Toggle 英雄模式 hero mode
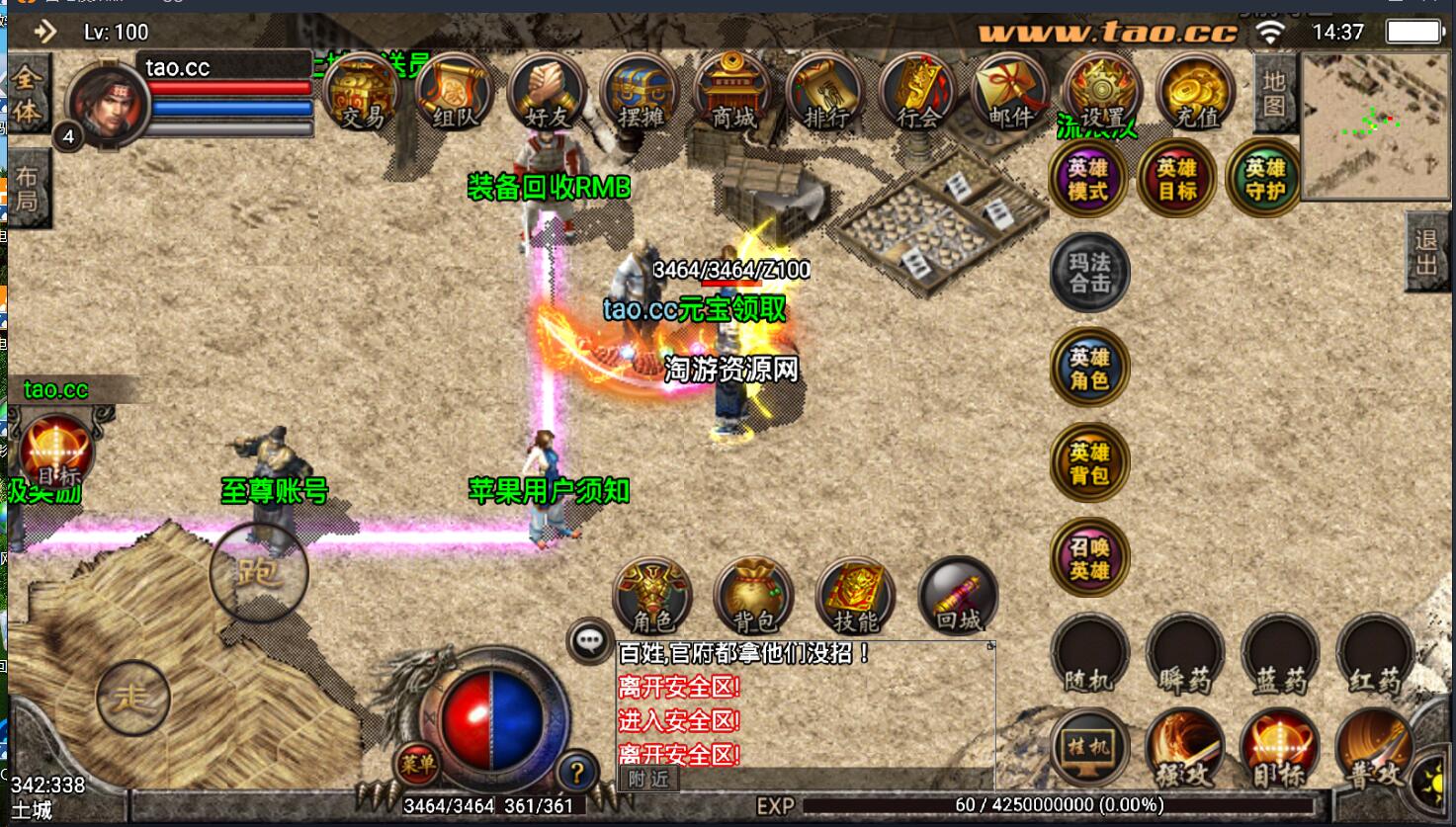The image size is (1456, 827). pos(1088,179)
